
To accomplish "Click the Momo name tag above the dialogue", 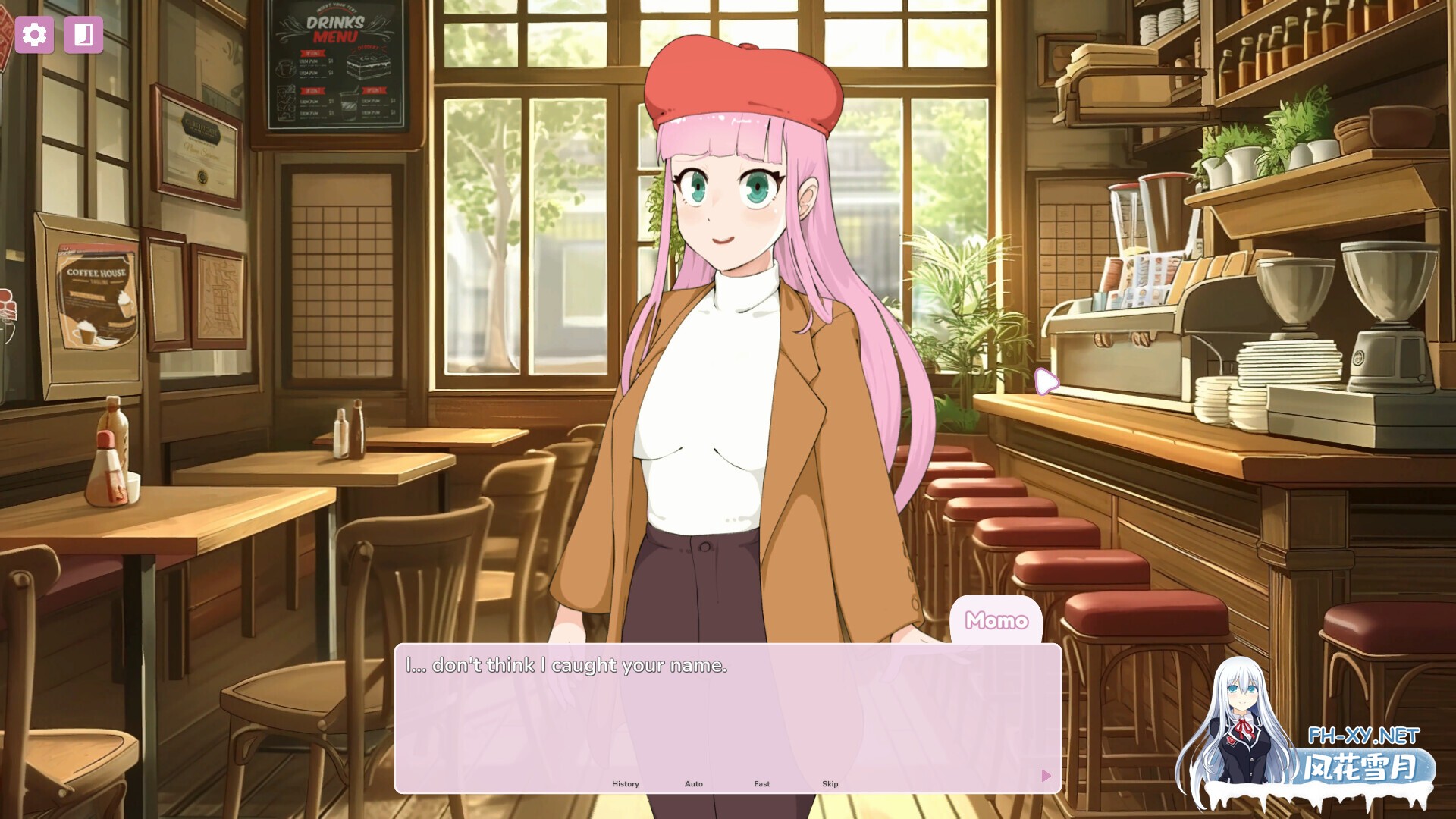I will (996, 620).
